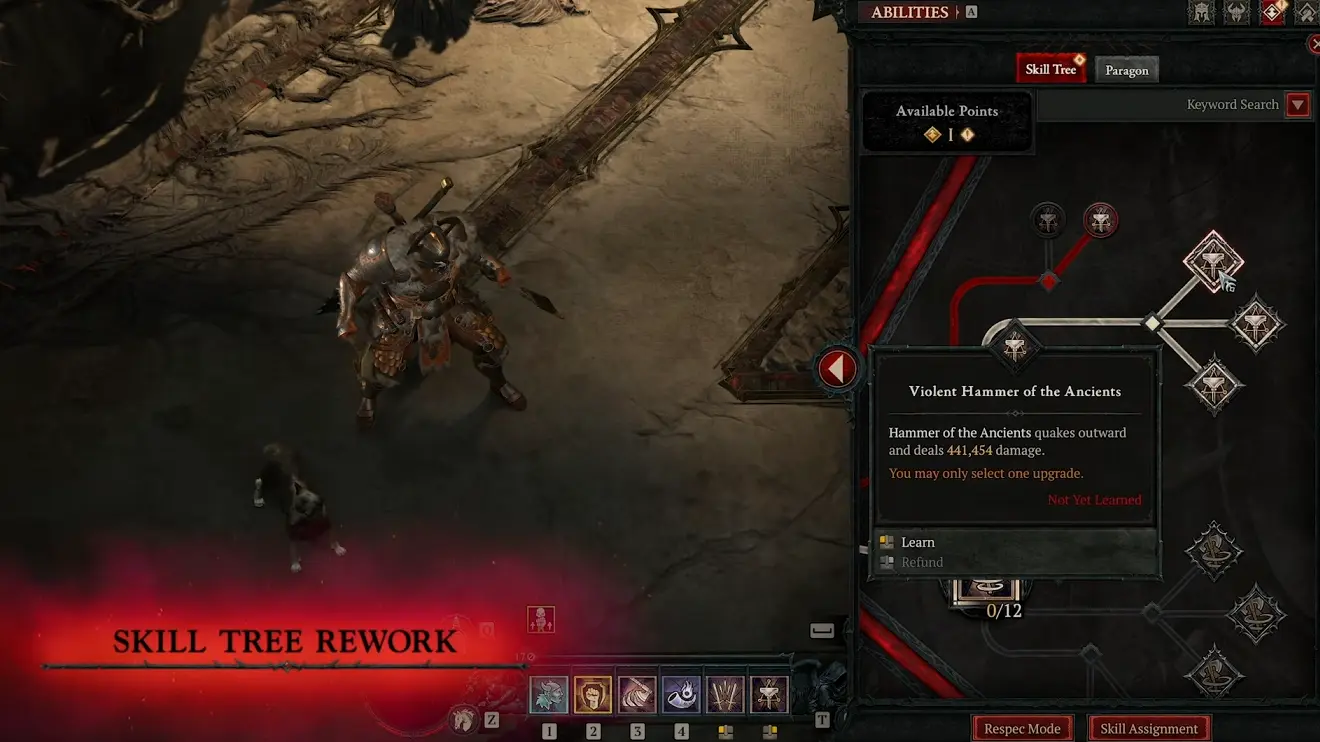Open the Keyword Search dropdown
The image size is (1320, 742).
tap(1297, 104)
